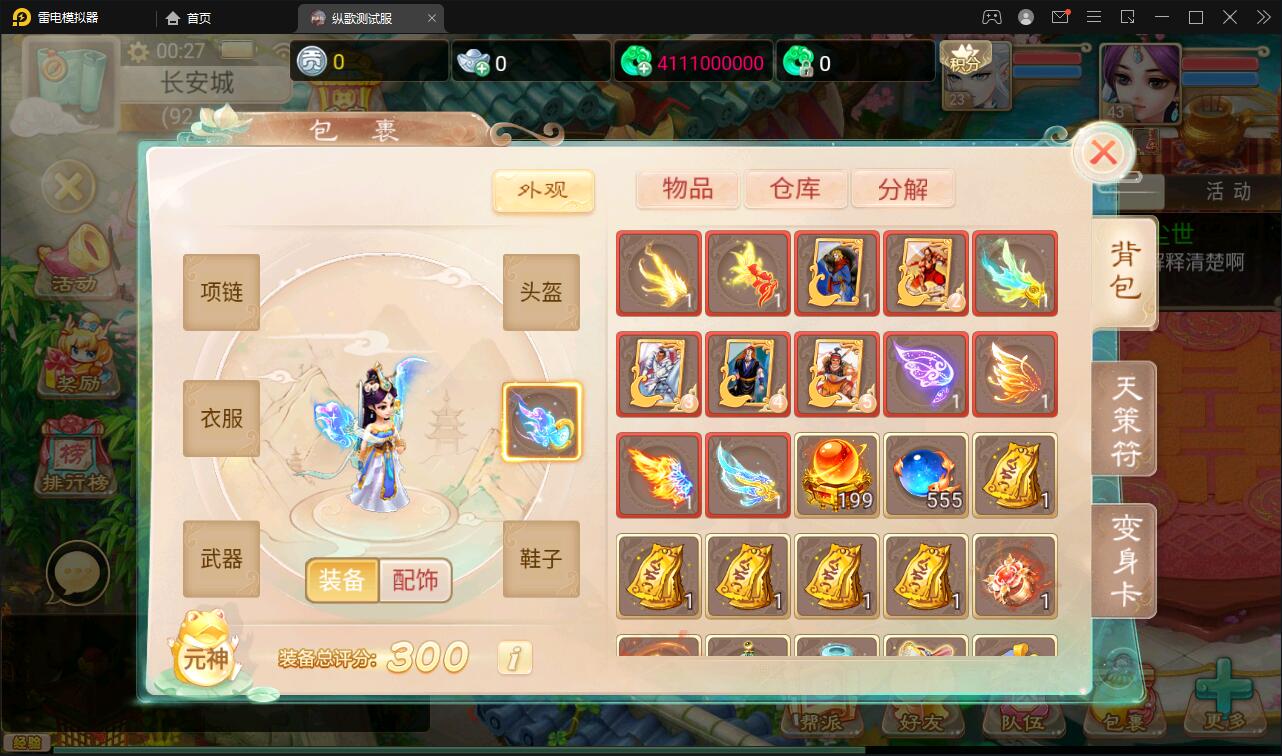The height and width of the screenshot is (756, 1282).
Task: Open the 奖励 rewards icon
Action: pyautogui.click(x=80, y=355)
